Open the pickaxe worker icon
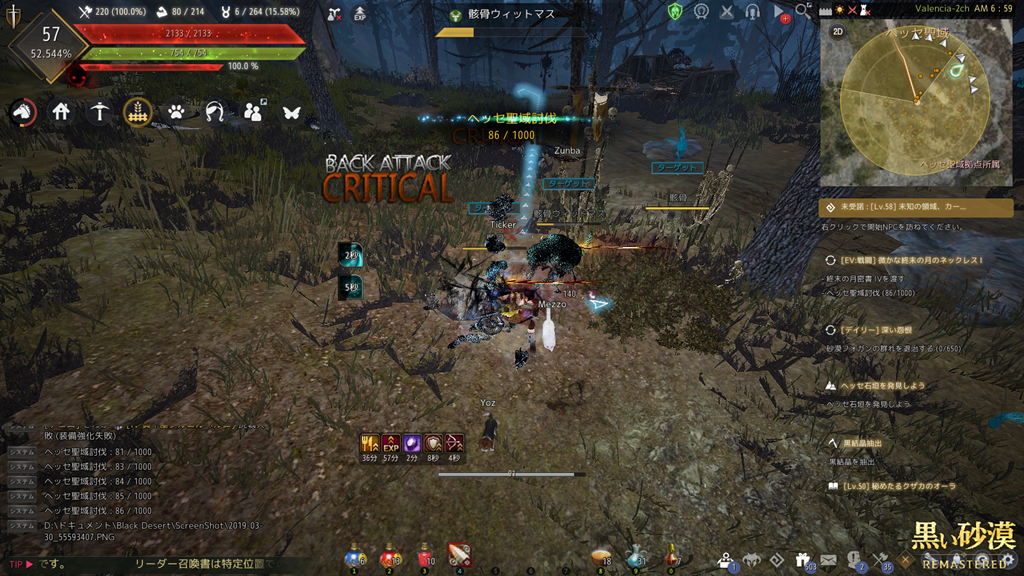The image size is (1024, 576). click(x=99, y=112)
